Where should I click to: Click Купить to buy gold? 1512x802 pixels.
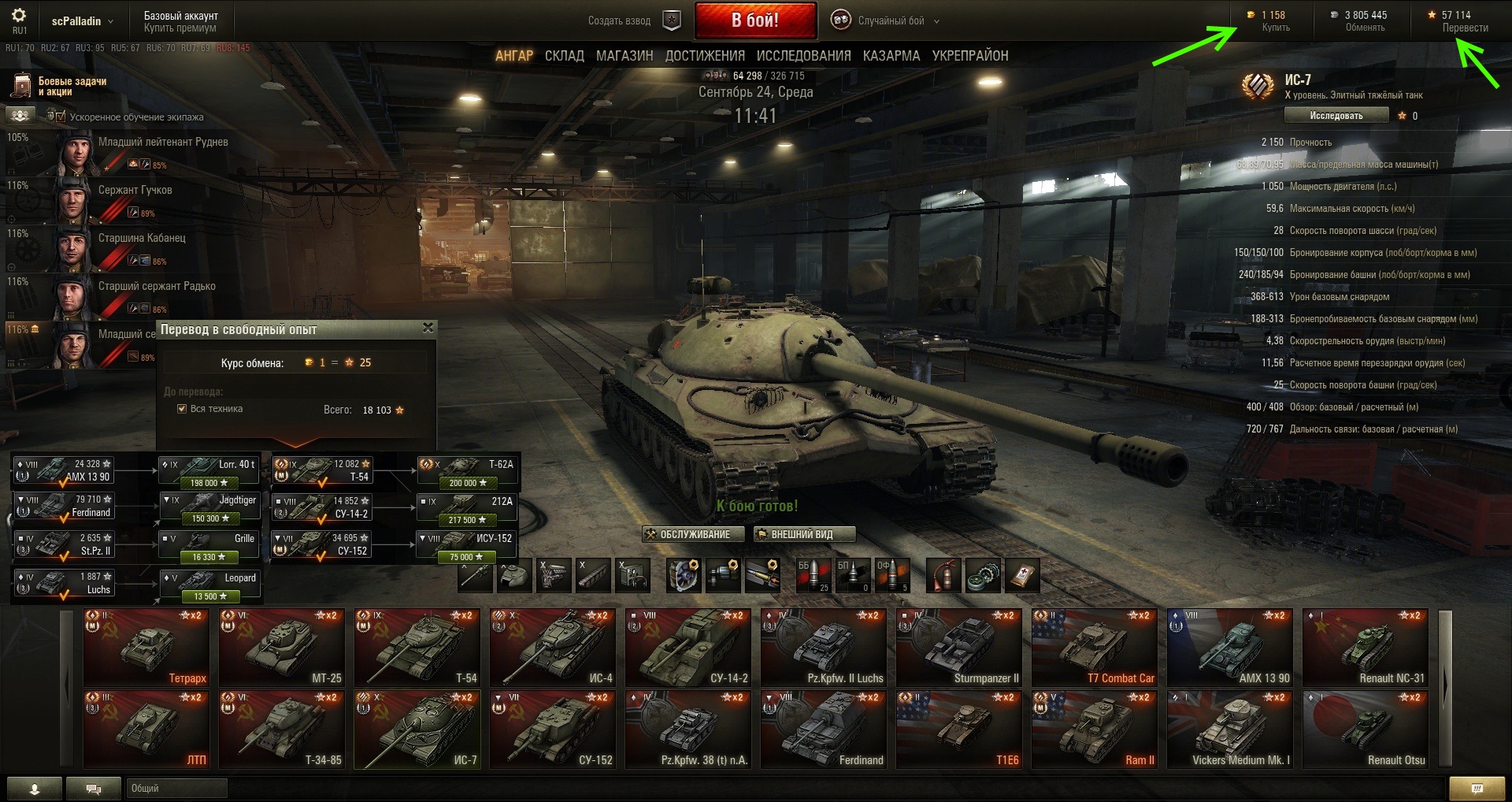point(1276,28)
